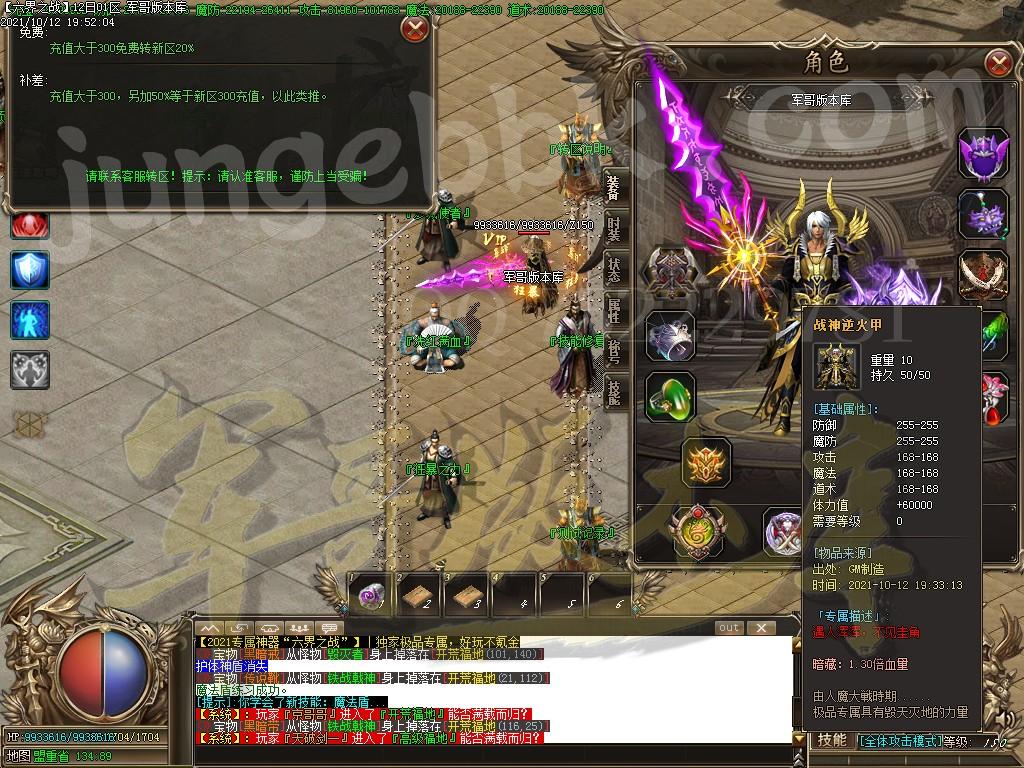Select the 技能 tab in character panel

click(x=614, y=393)
